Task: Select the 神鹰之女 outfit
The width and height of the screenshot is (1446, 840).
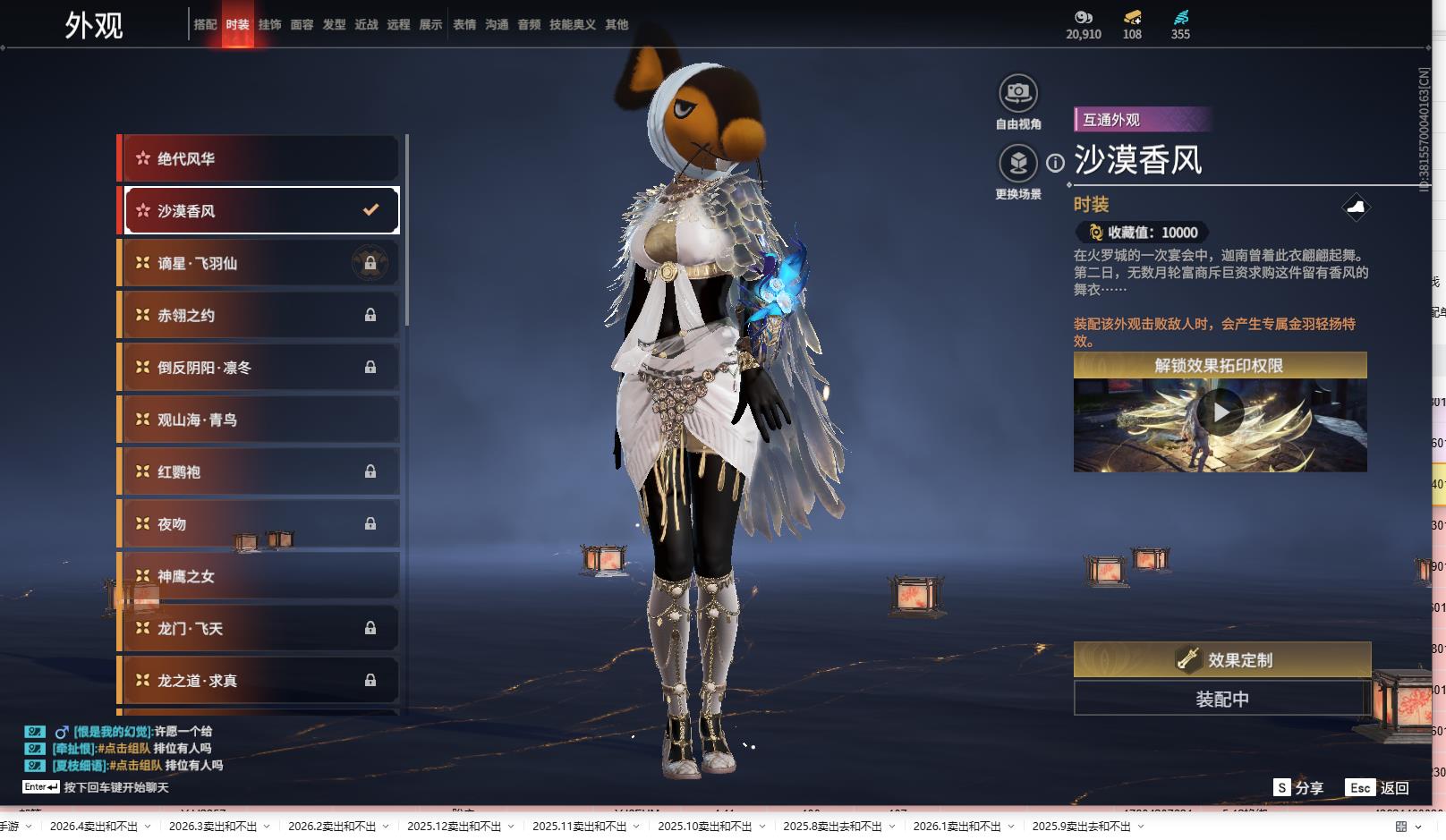Action: (x=259, y=576)
